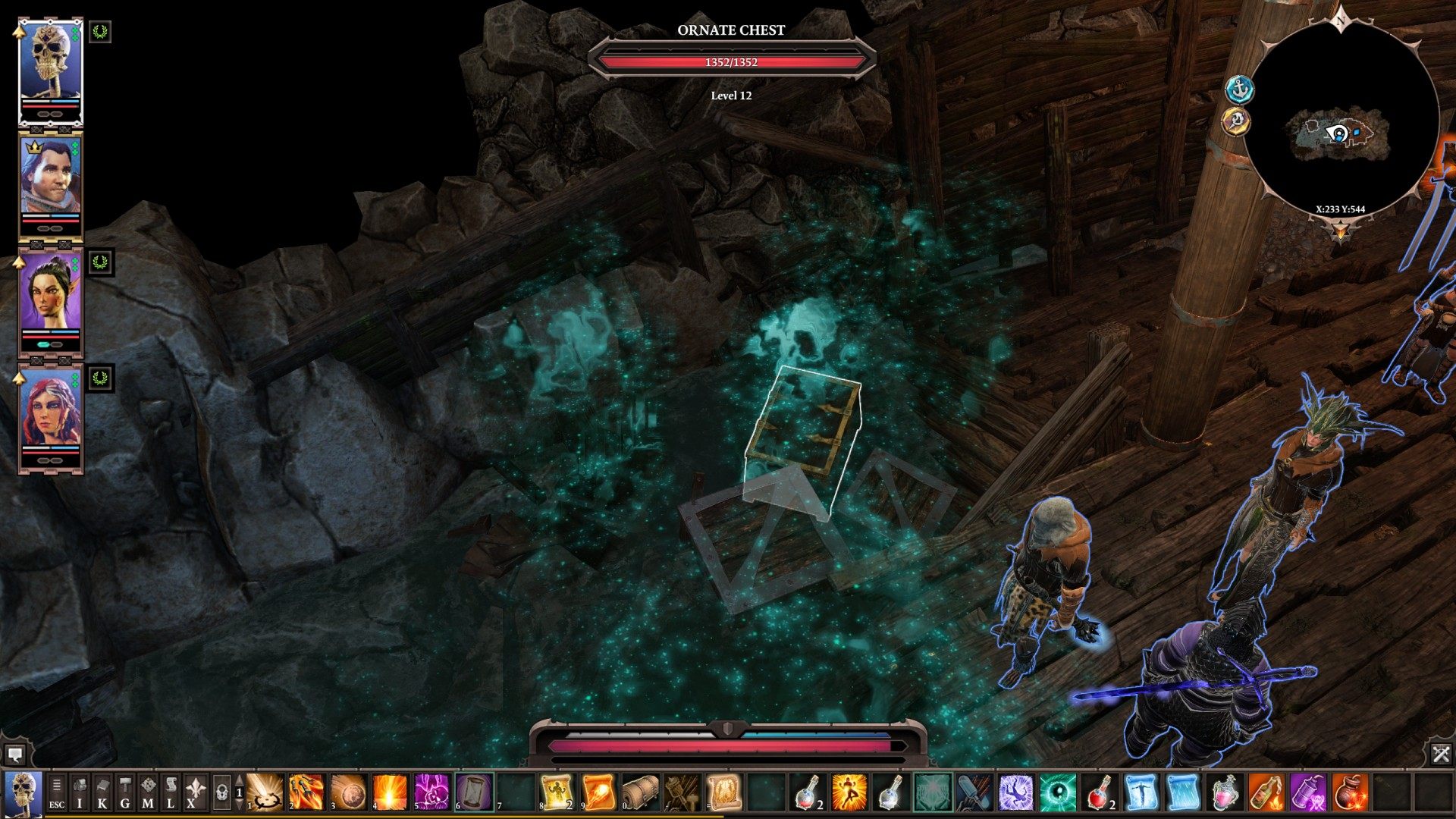
Task: Open the journal scroll L button
Action: [x=171, y=793]
